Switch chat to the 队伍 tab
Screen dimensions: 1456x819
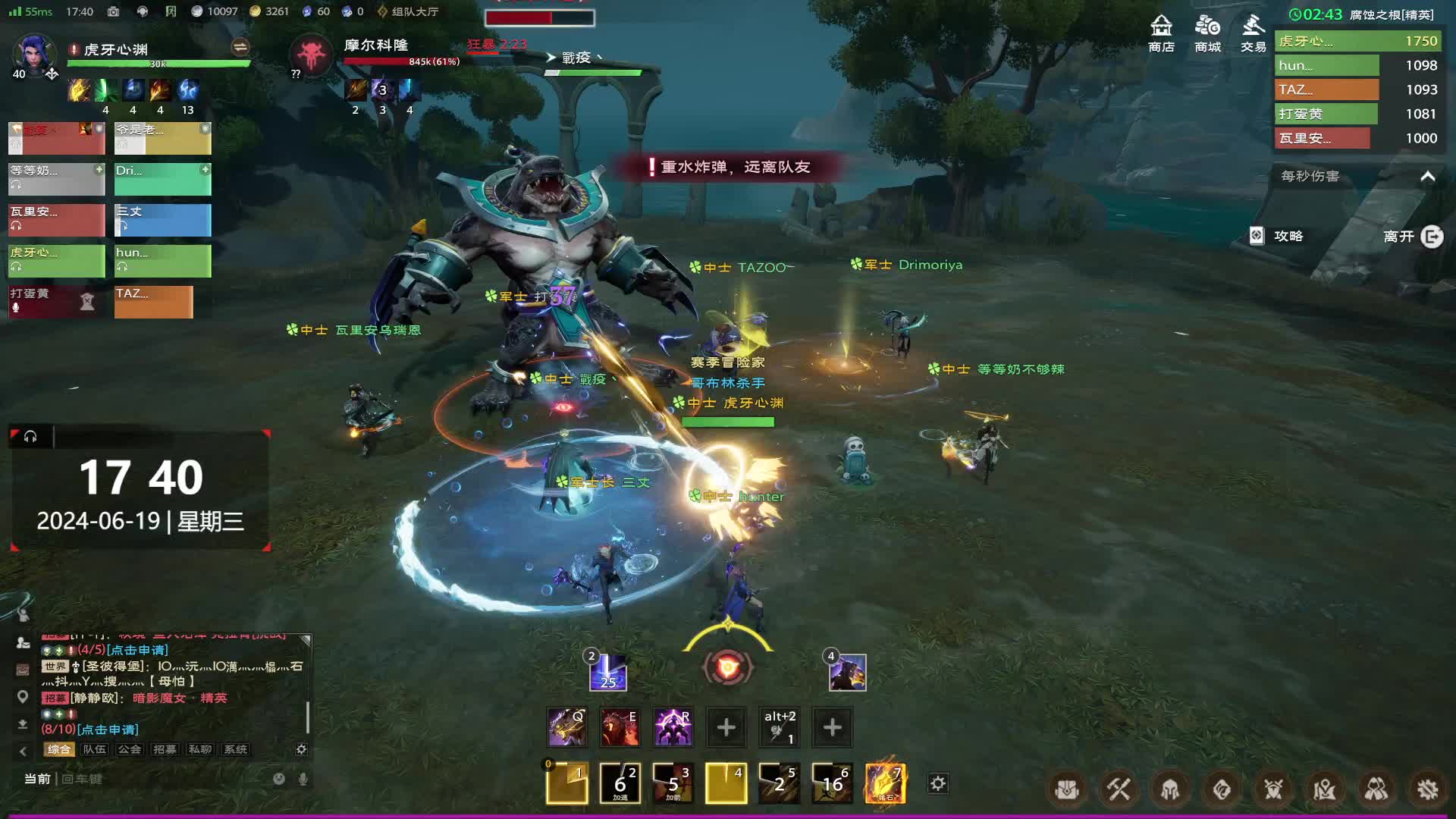[95, 749]
